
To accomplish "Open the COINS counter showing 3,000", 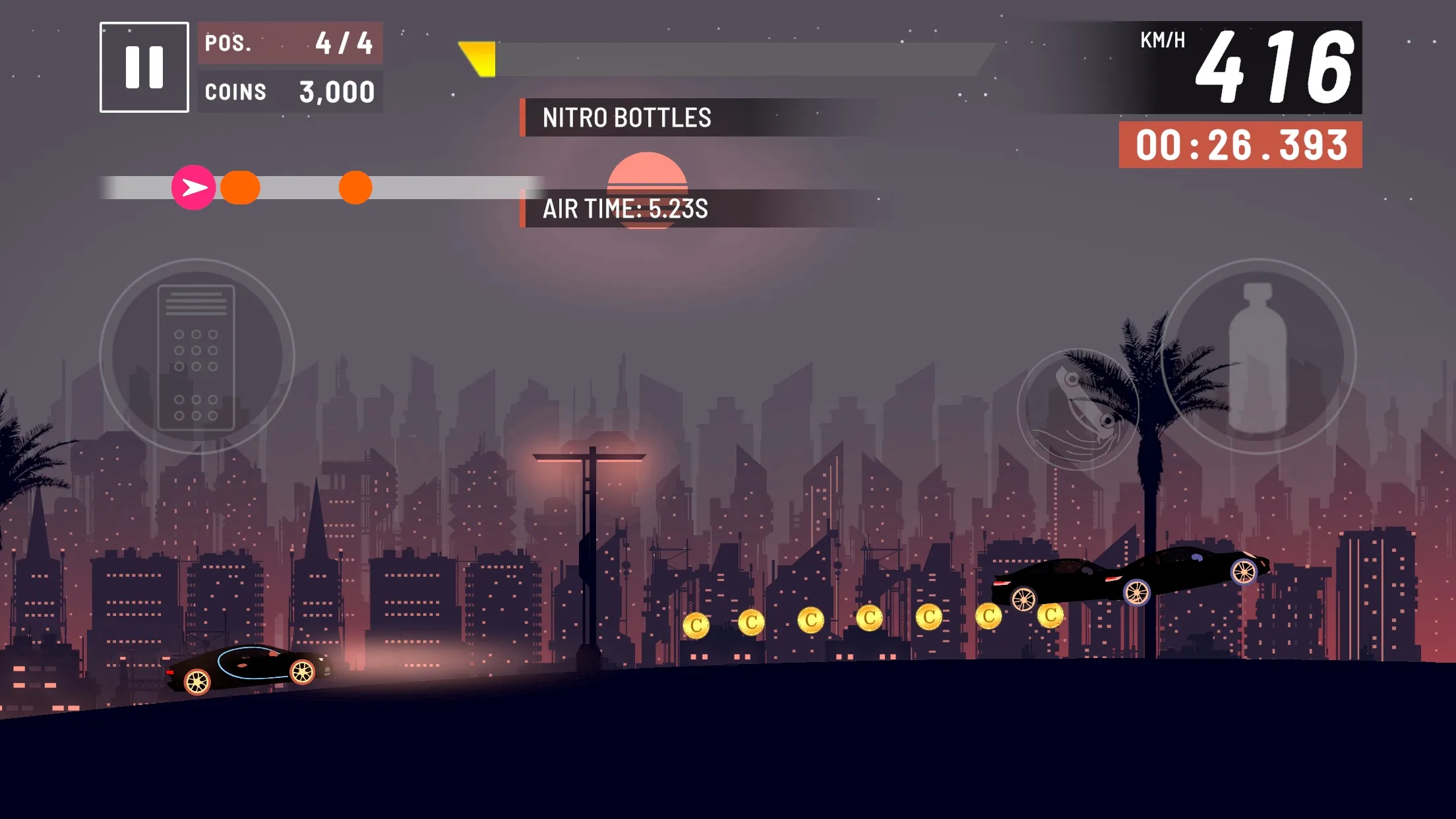I will point(289,91).
